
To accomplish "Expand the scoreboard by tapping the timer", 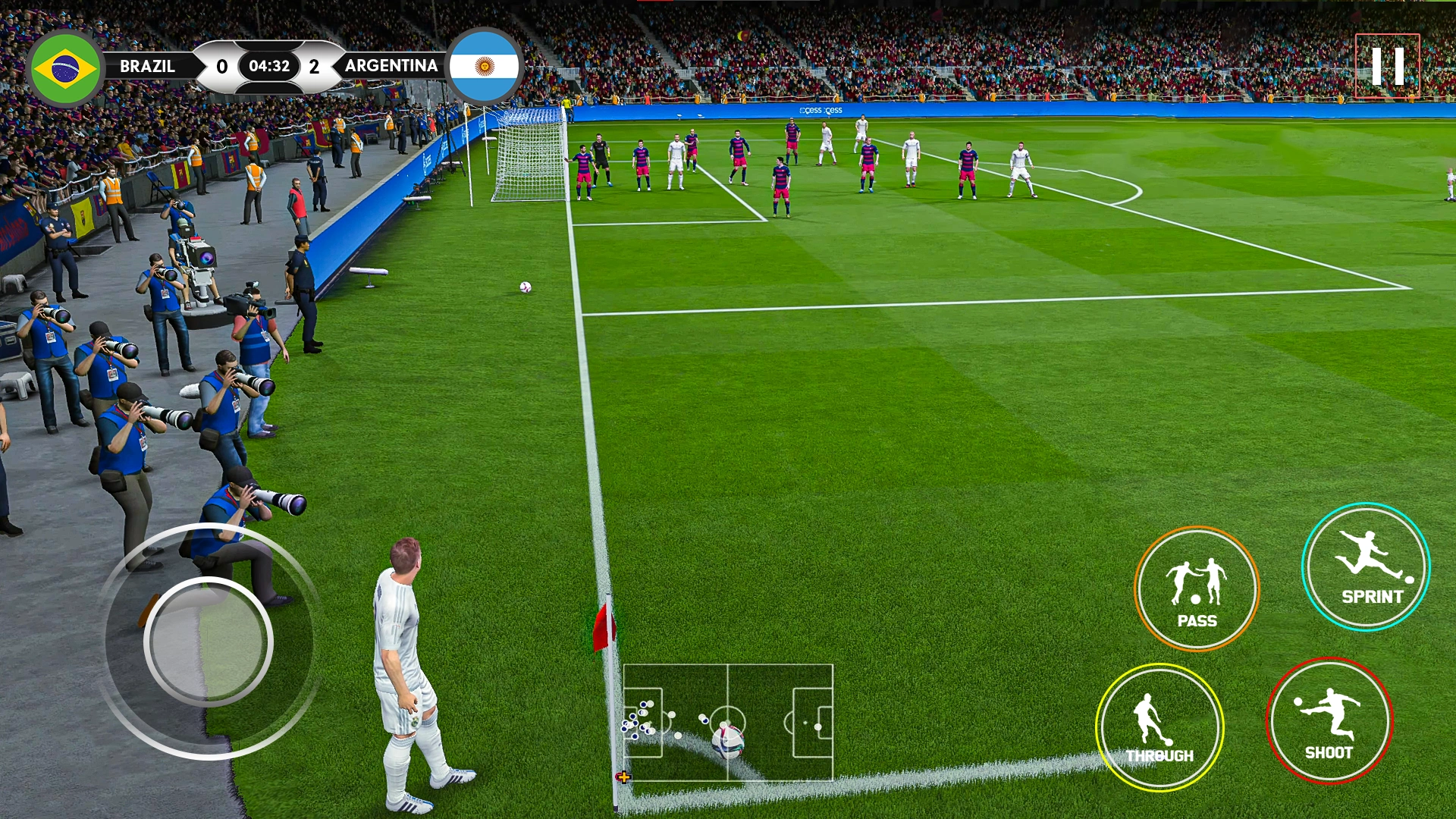I will coord(269,66).
